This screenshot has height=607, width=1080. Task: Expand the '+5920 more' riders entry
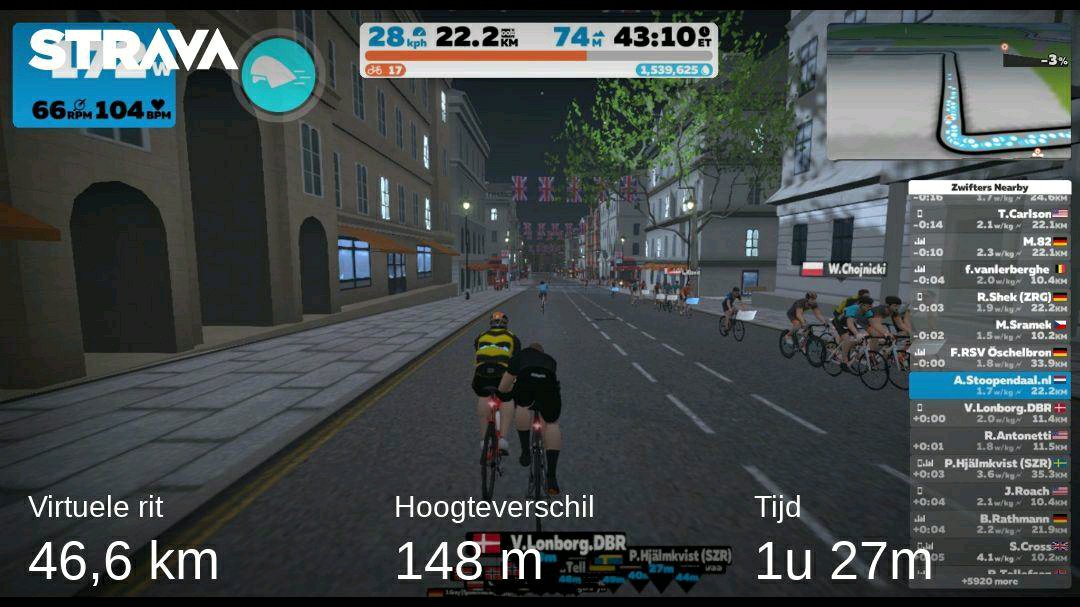[x=989, y=581]
